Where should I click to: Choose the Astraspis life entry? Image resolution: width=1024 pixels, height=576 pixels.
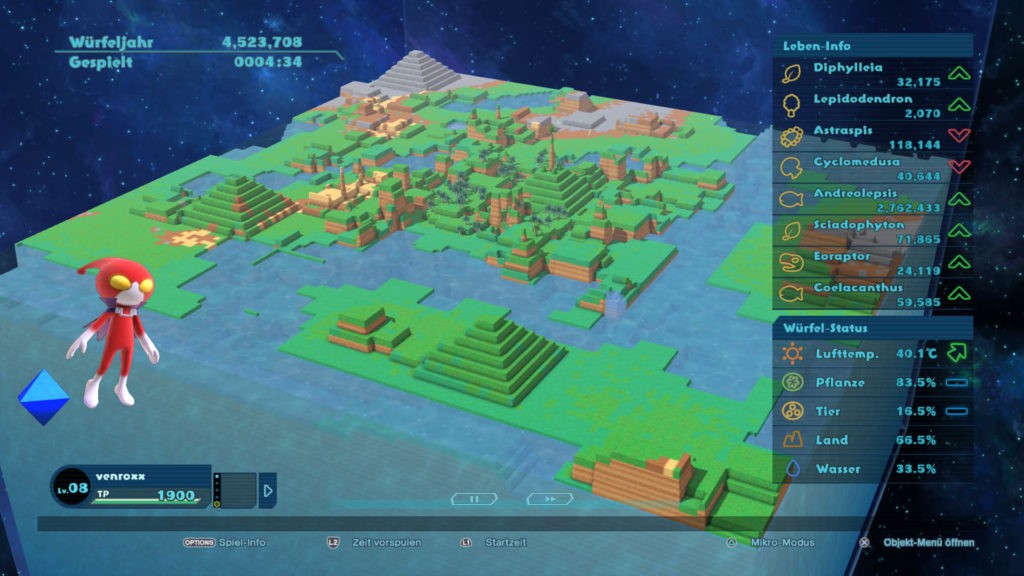[x=872, y=137]
